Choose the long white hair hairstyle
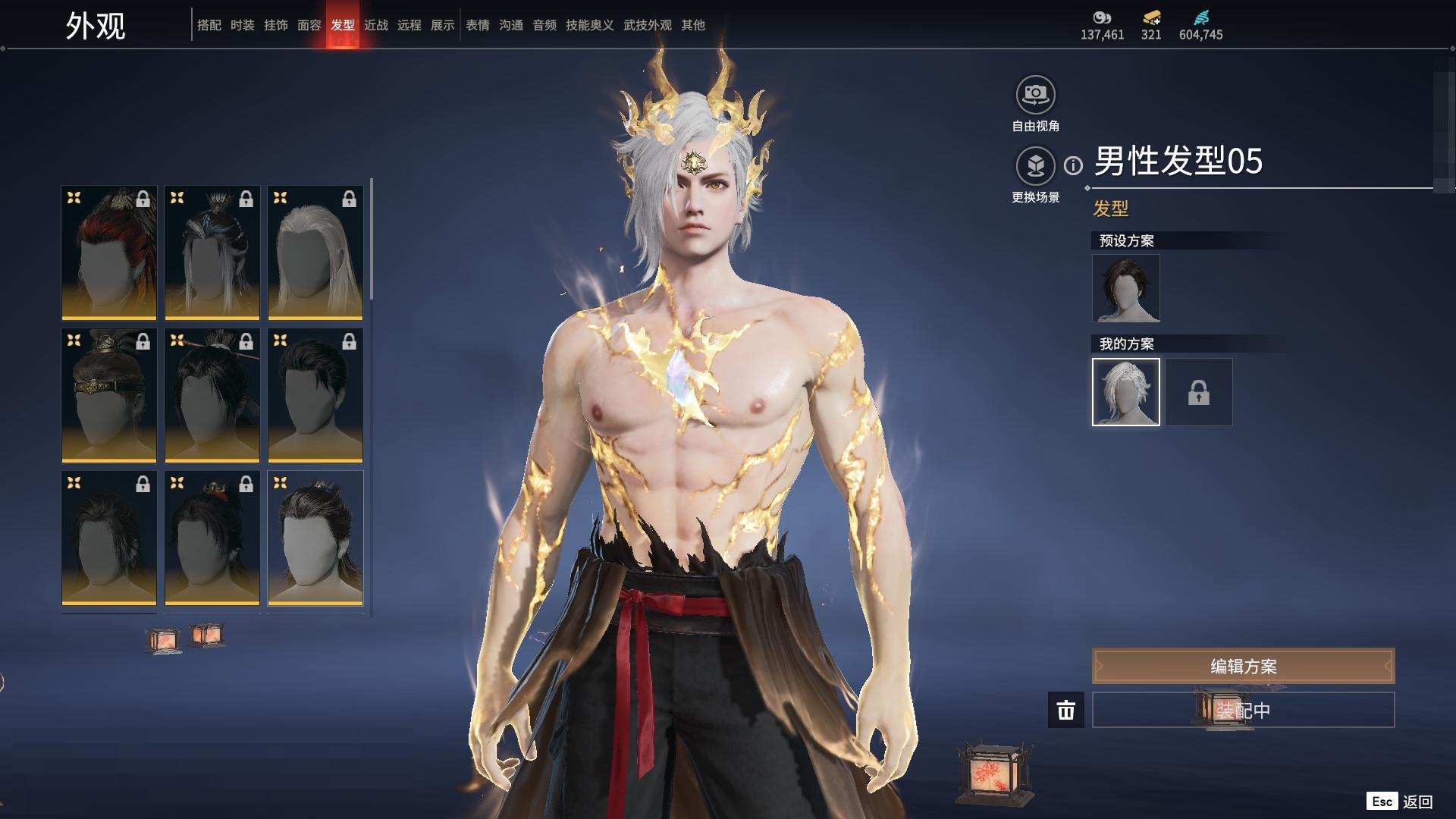1456x819 pixels. pyautogui.click(x=315, y=253)
